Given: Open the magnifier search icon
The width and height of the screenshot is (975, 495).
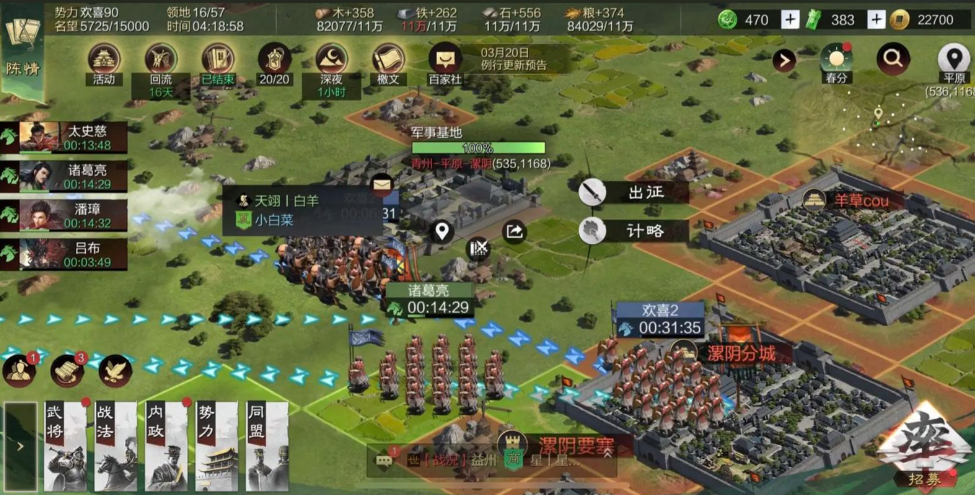Looking at the screenshot, I should (x=893, y=59).
